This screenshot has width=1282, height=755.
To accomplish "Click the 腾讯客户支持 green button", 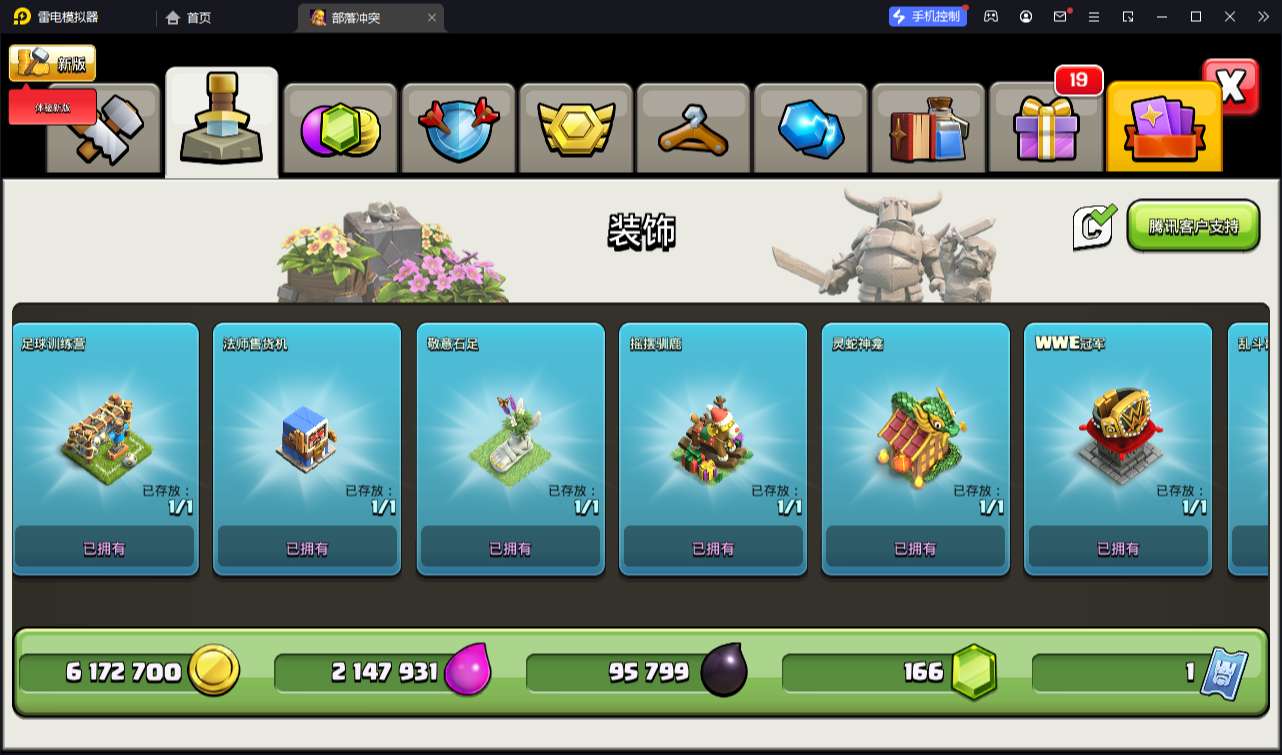I will 1193,226.
